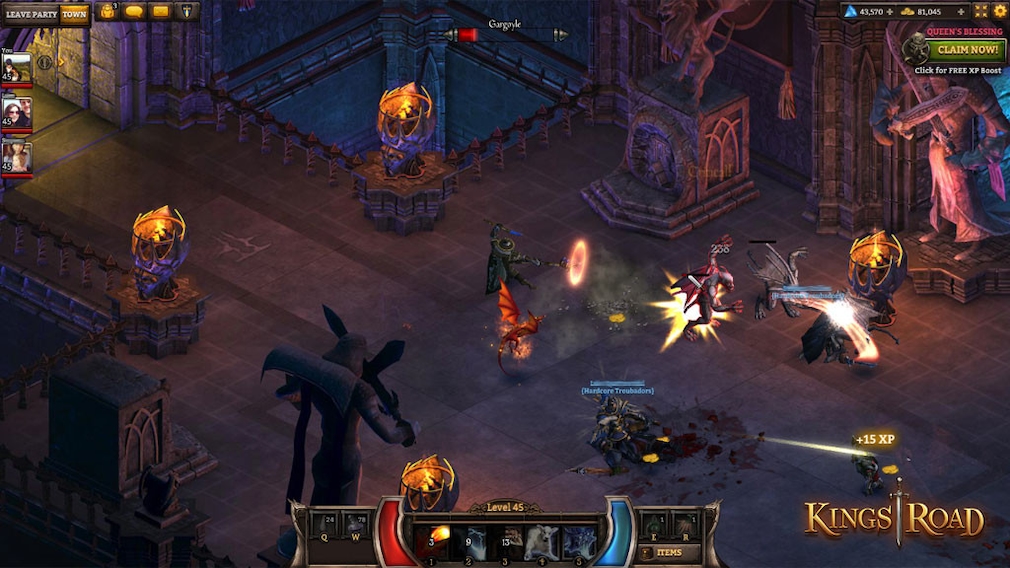1010x568 pixels.
Task: Open the backpack inventory
Action: coord(108,13)
